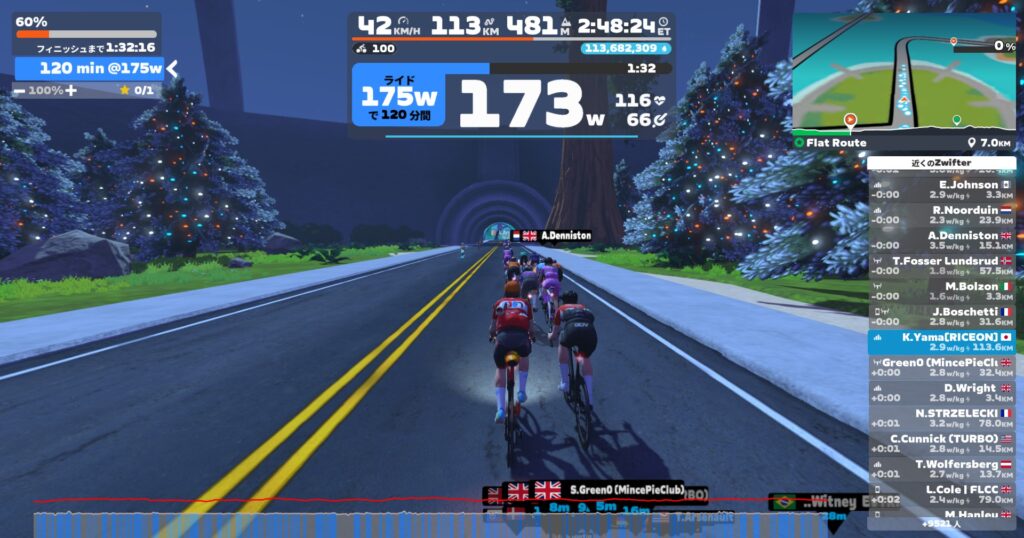Click the star 0/1 workout counter
This screenshot has height=538, width=1024.
pyautogui.click(x=136, y=90)
